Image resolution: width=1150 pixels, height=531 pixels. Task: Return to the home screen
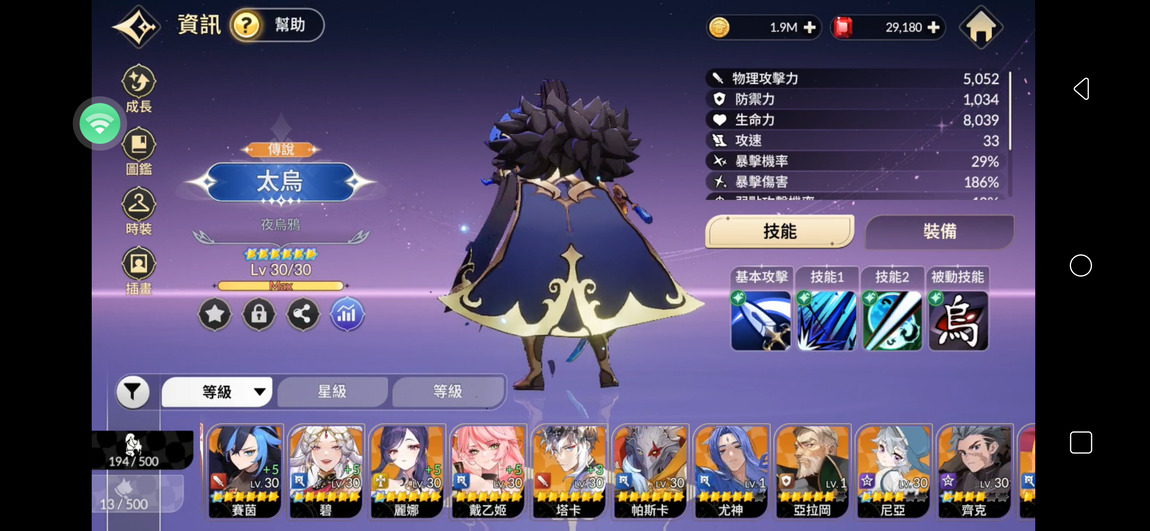(980, 27)
